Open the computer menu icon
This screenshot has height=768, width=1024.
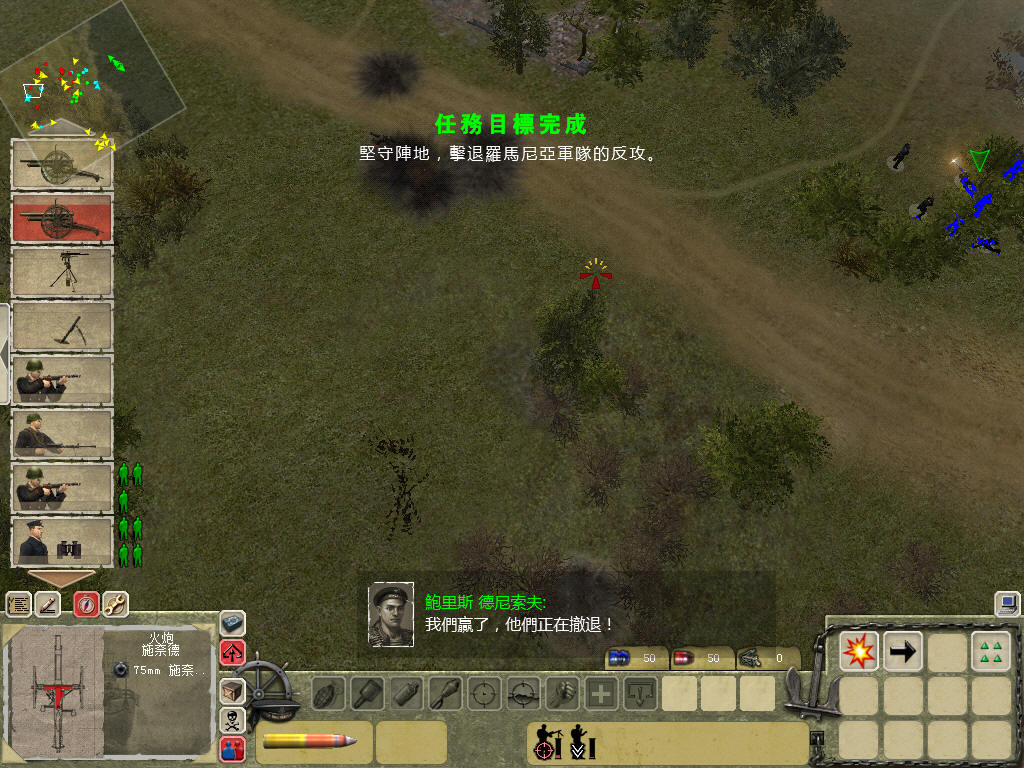1007,603
